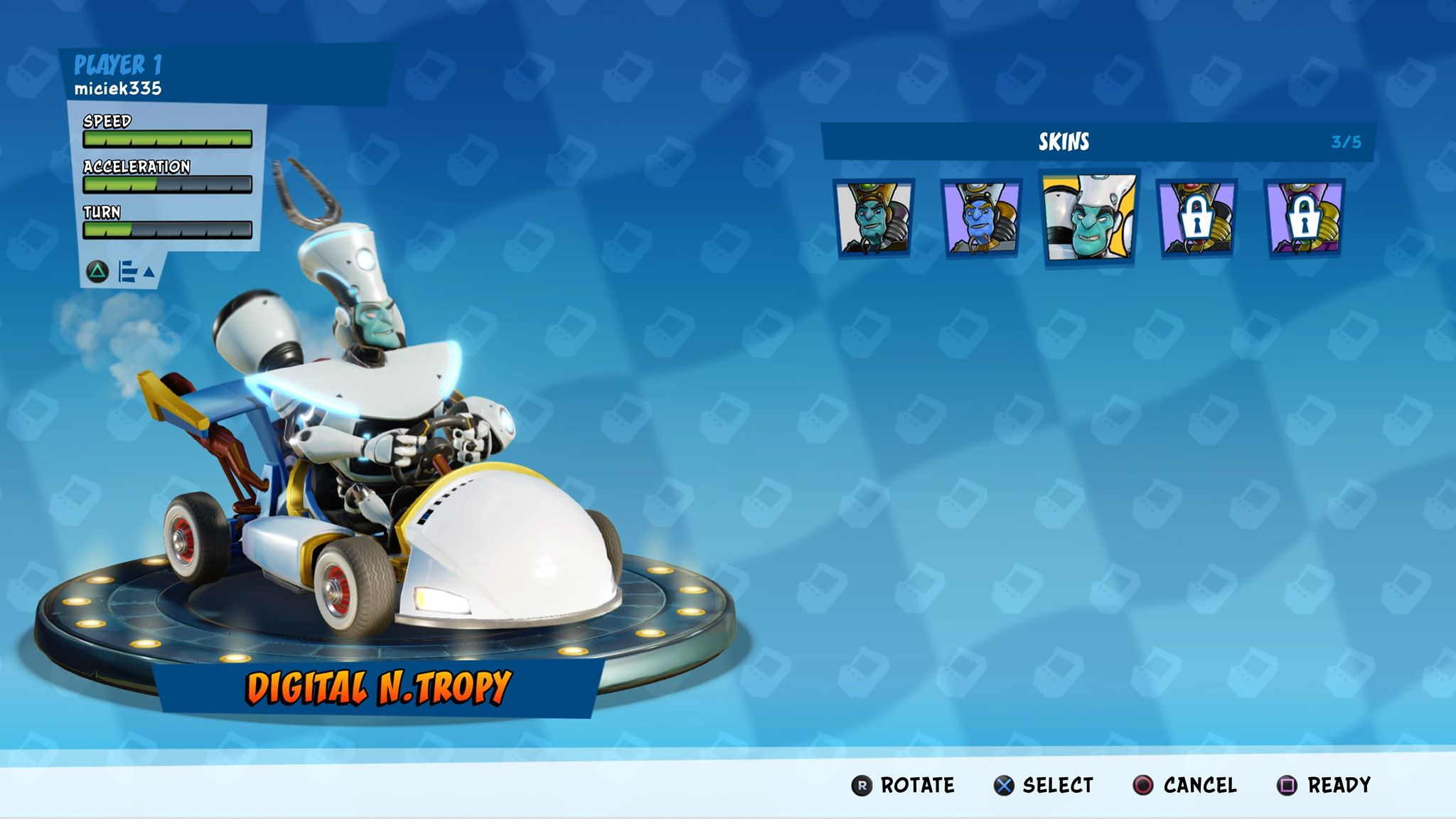Viewport: 1456px width, 819px height.
Task: Choose the locked skin with purple outfit
Action: click(1304, 218)
